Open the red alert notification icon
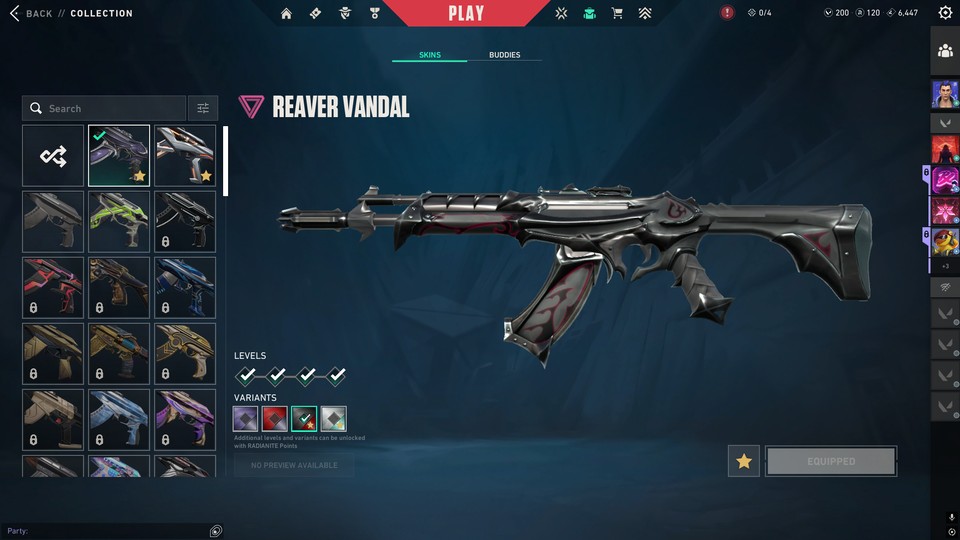The width and height of the screenshot is (960, 540). click(727, 13)
